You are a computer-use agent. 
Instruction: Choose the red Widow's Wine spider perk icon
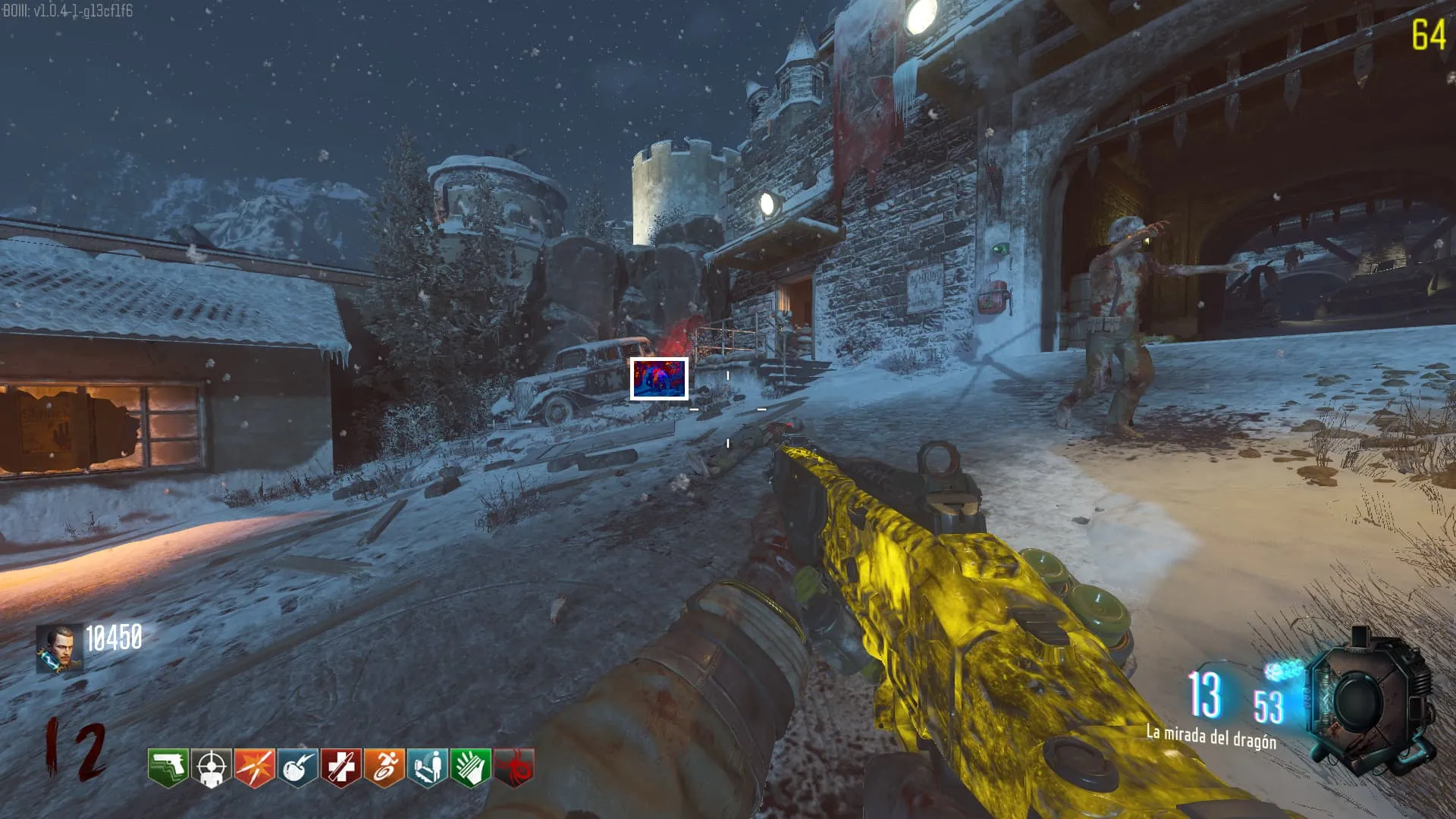514,767
